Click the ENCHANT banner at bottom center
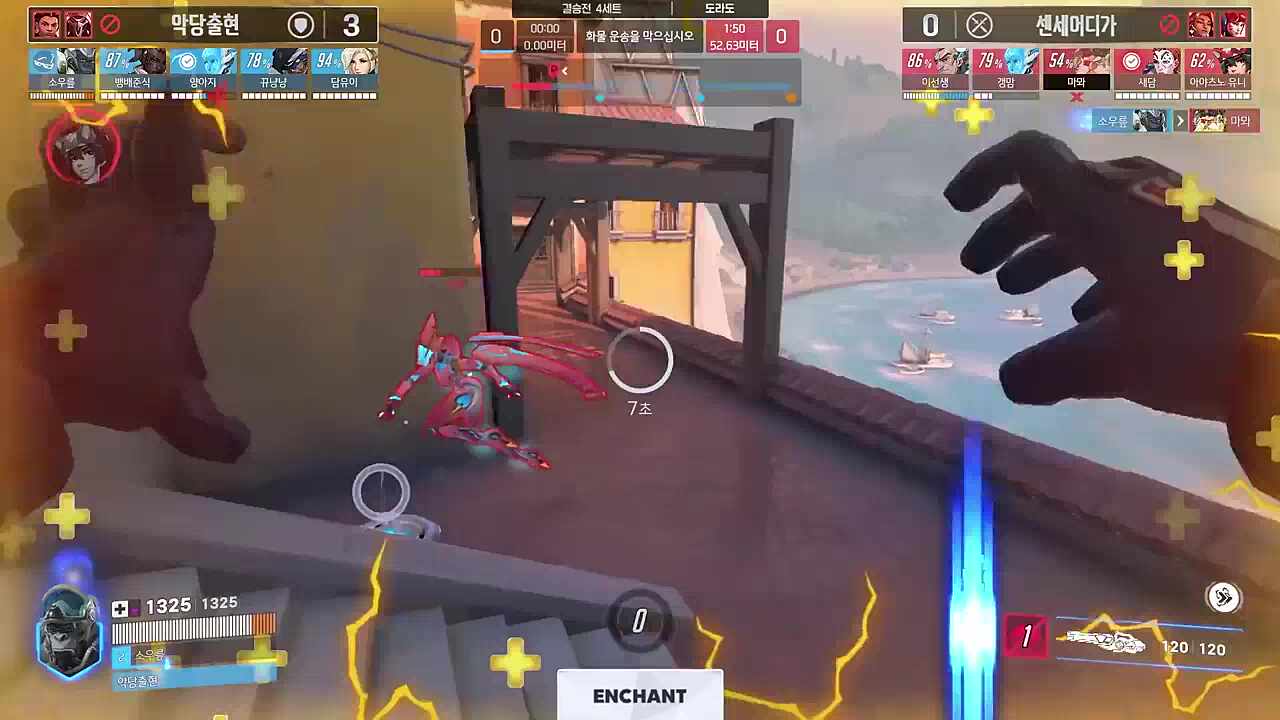 pos(640,697)
